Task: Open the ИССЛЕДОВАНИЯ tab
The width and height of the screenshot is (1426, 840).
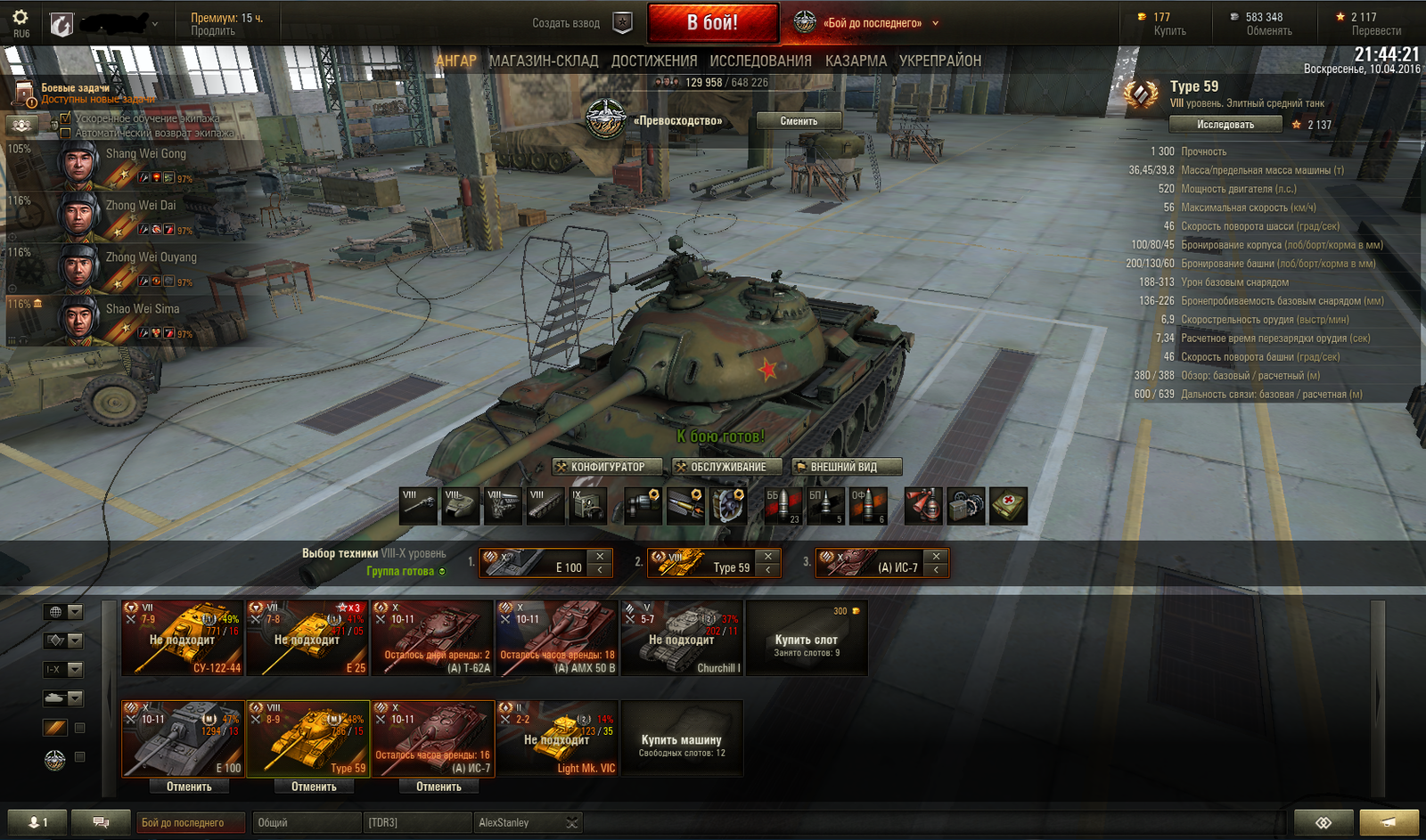Action: point(760,61)
